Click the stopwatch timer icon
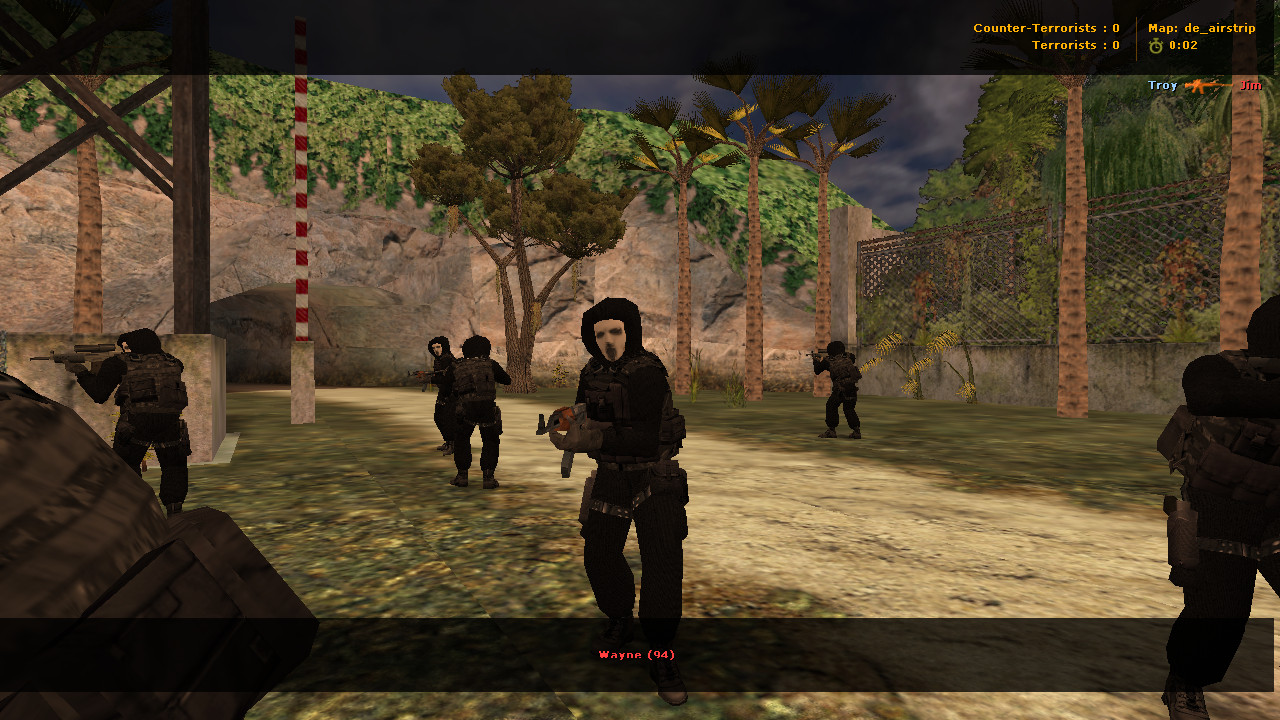 1156,45
